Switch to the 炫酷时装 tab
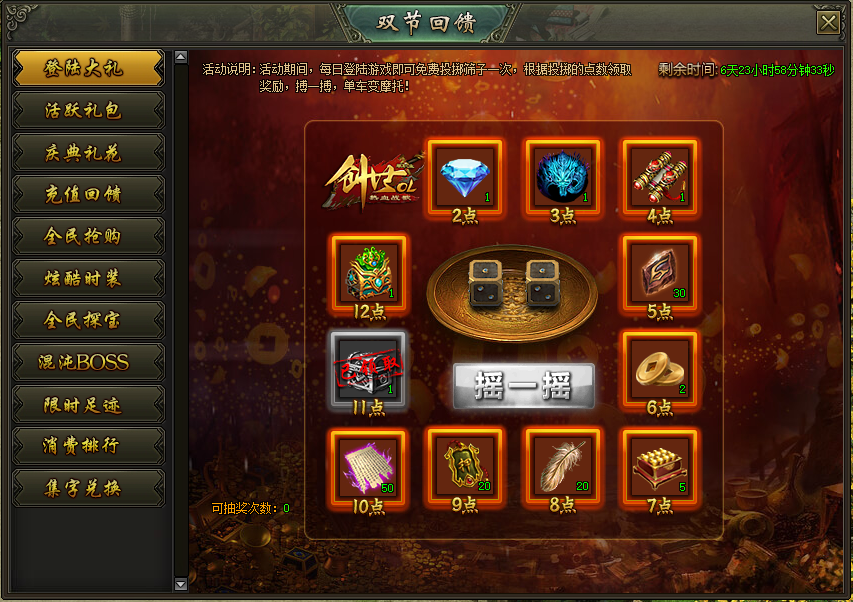 pos(88,278)
